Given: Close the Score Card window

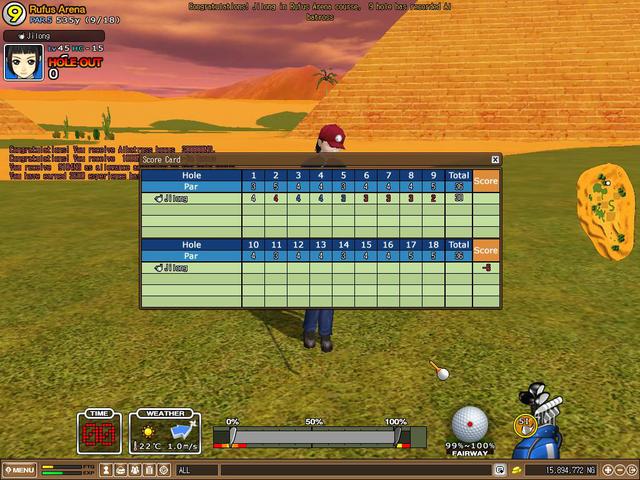Looking at the screenshot, I should 495,159.
